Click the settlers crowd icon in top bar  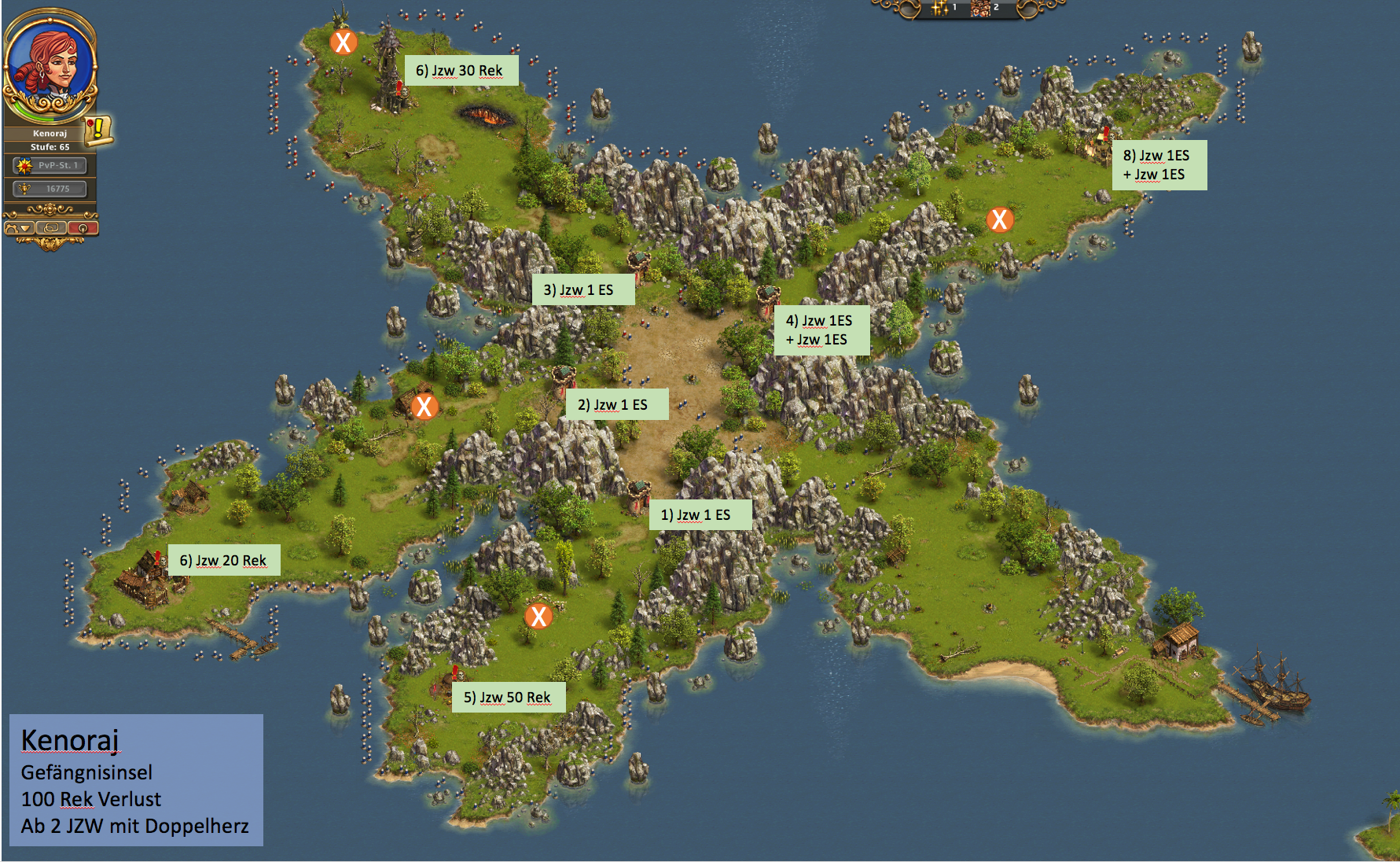point(981,8)
